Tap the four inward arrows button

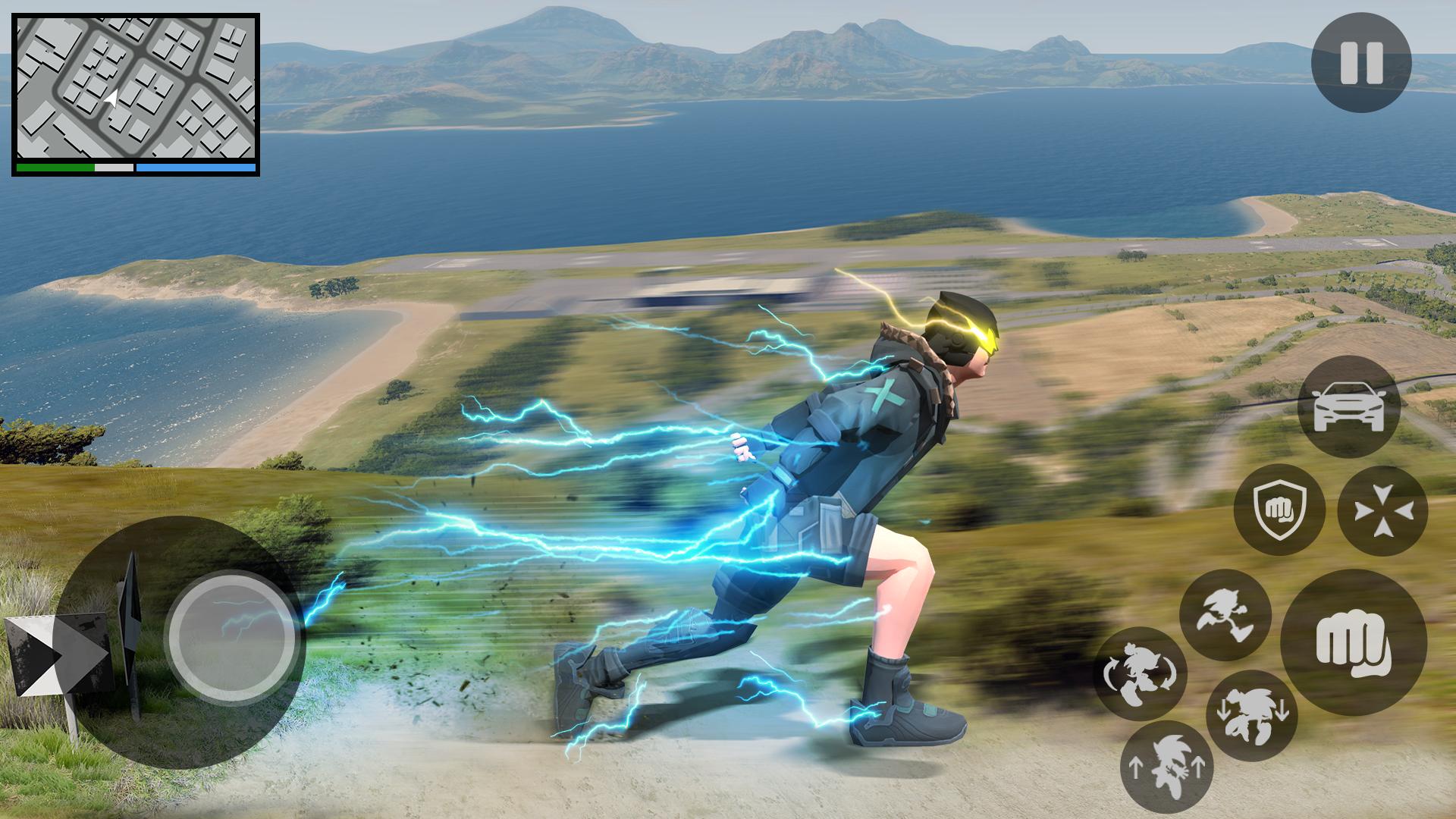(x=1382, y=510)
